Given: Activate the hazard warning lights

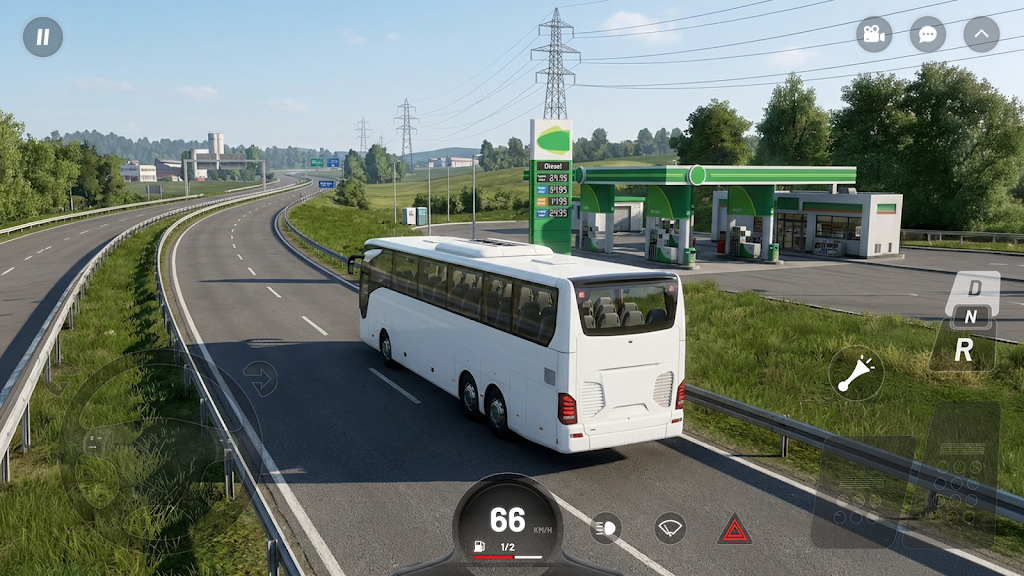Looking at the screenshot, I should [734, 528].
